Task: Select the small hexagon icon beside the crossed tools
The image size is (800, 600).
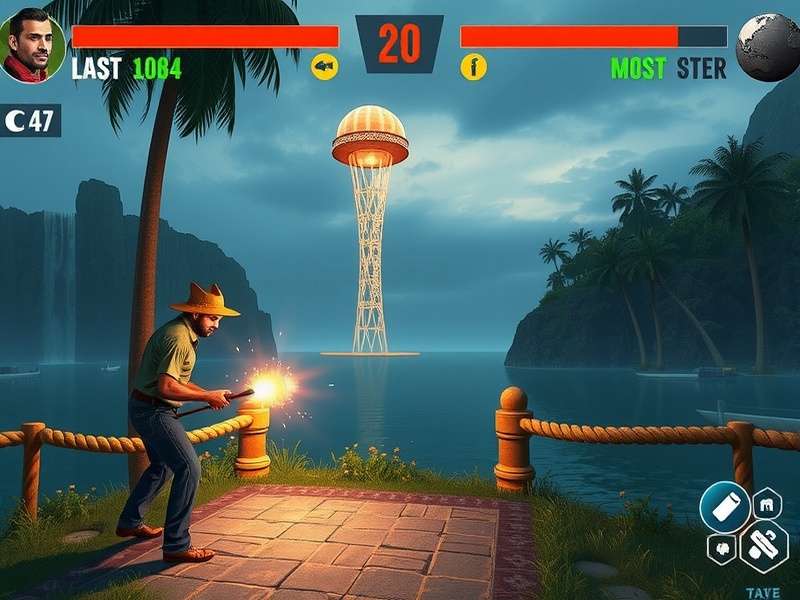Action: click(x=720, y=549)
